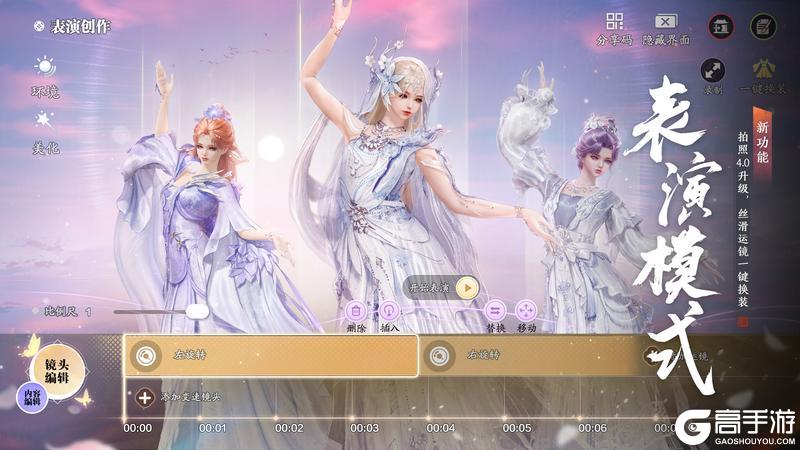Start the performance with 开始表演

pyautogui.click(x=467, y=288)
